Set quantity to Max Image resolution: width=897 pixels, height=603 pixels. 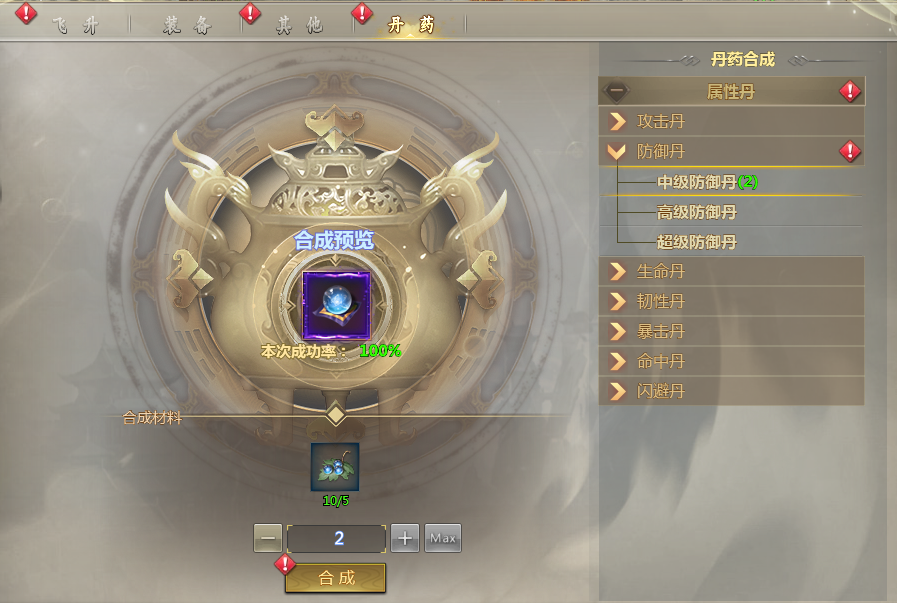443,538
